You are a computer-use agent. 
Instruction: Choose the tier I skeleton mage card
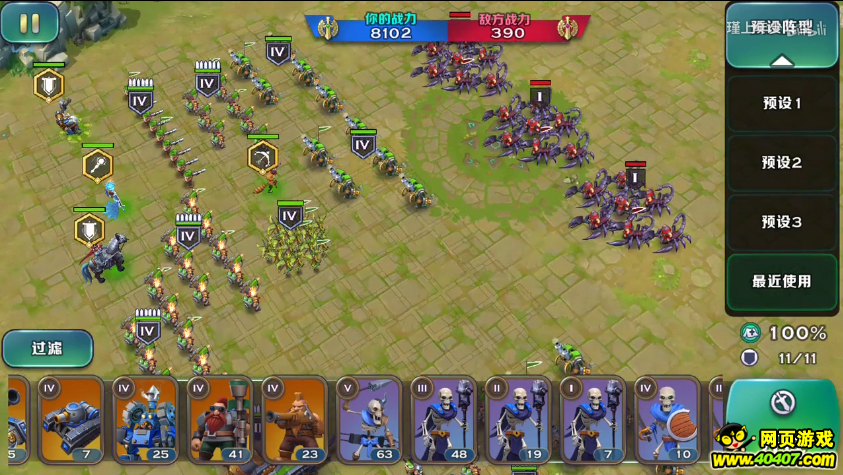tap(592, 420)
